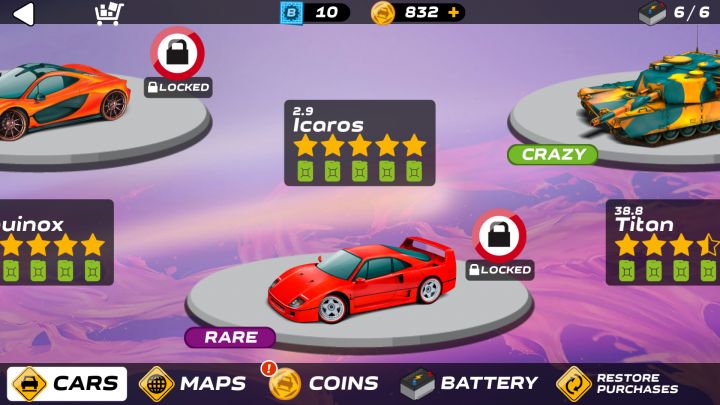Go back using the white arrow
720x405 pixels.
(x=22, y=13)
